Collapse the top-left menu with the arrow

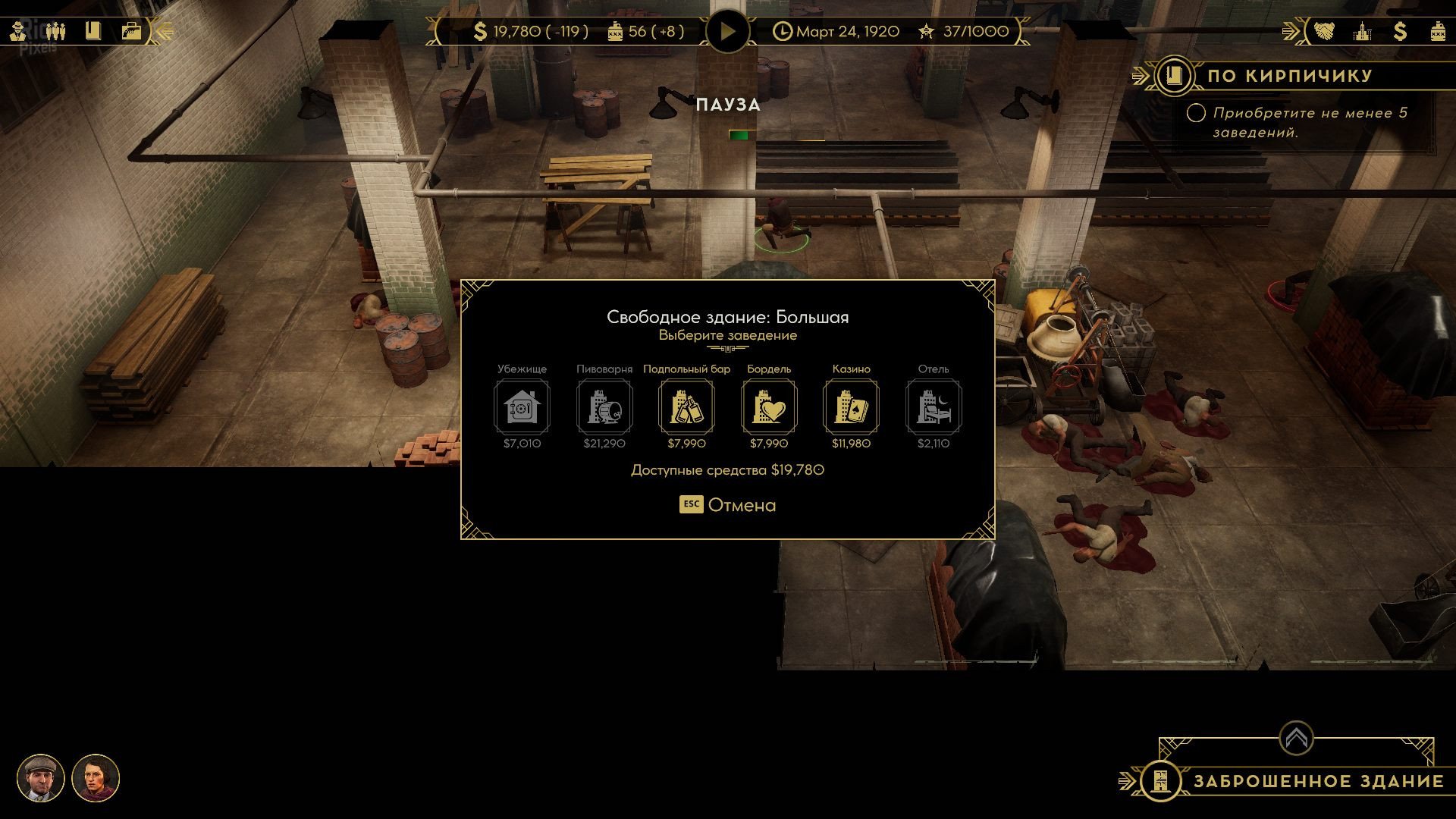coord(164,32)
